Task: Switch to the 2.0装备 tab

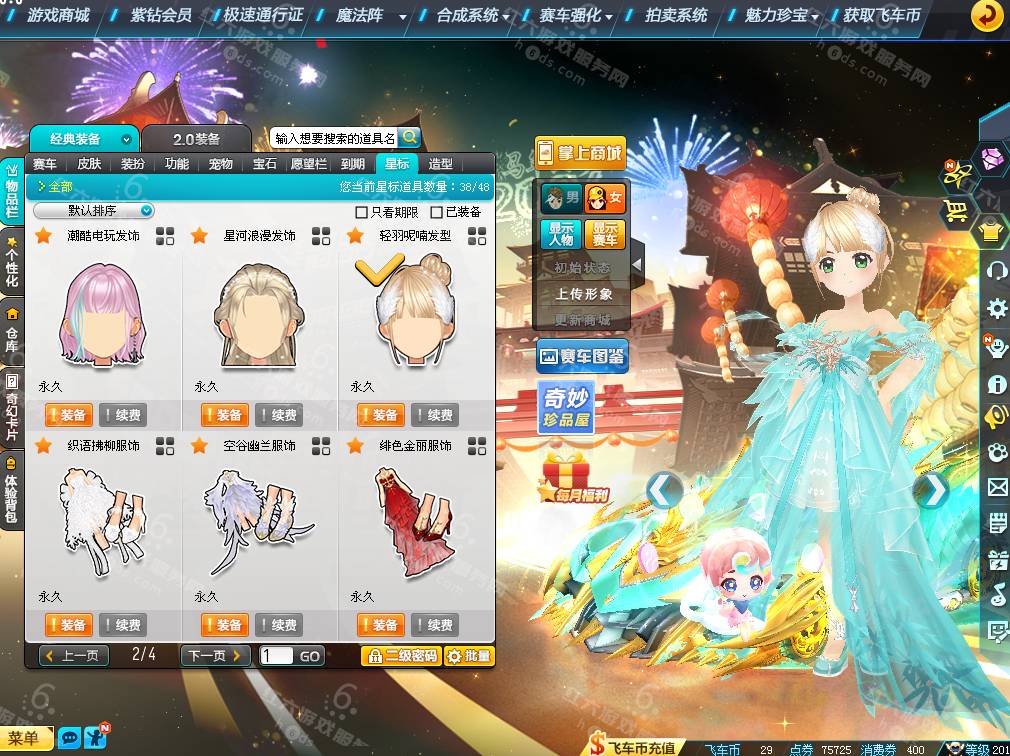Action: [196, 139]
